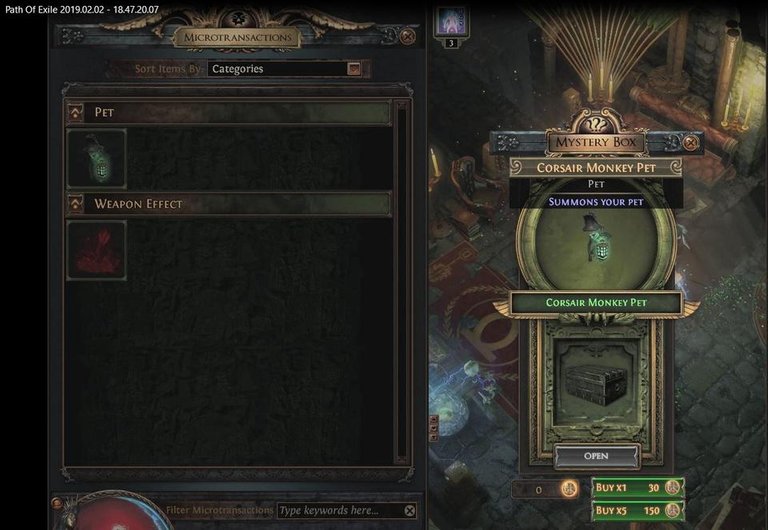Collapse the Pet category
Image resolution: width=768 pixels, height=530 pixels.
pyautogui.click(x=75, y=113)
